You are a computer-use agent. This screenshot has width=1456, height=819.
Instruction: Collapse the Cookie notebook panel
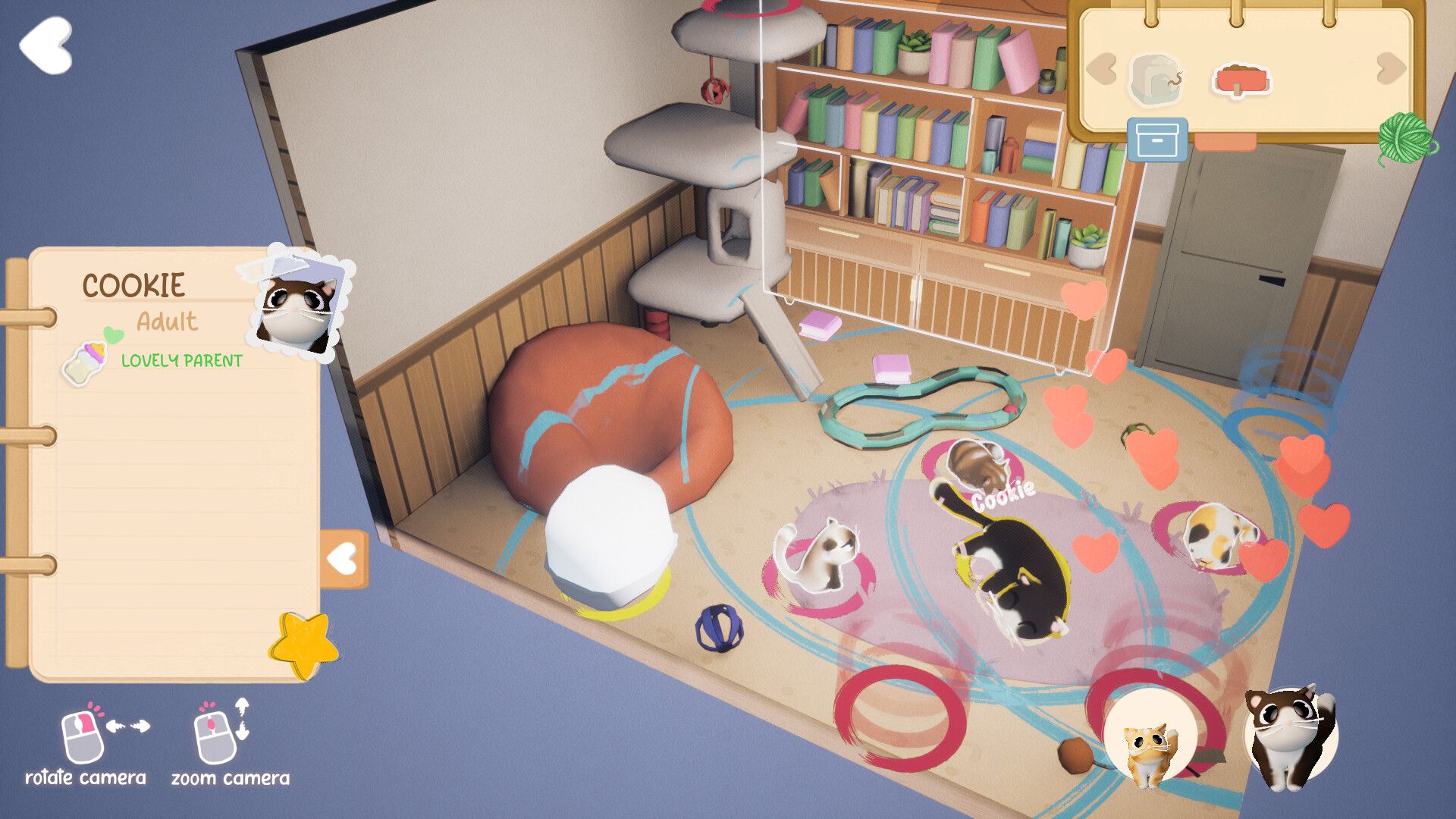tap(344, 559)
